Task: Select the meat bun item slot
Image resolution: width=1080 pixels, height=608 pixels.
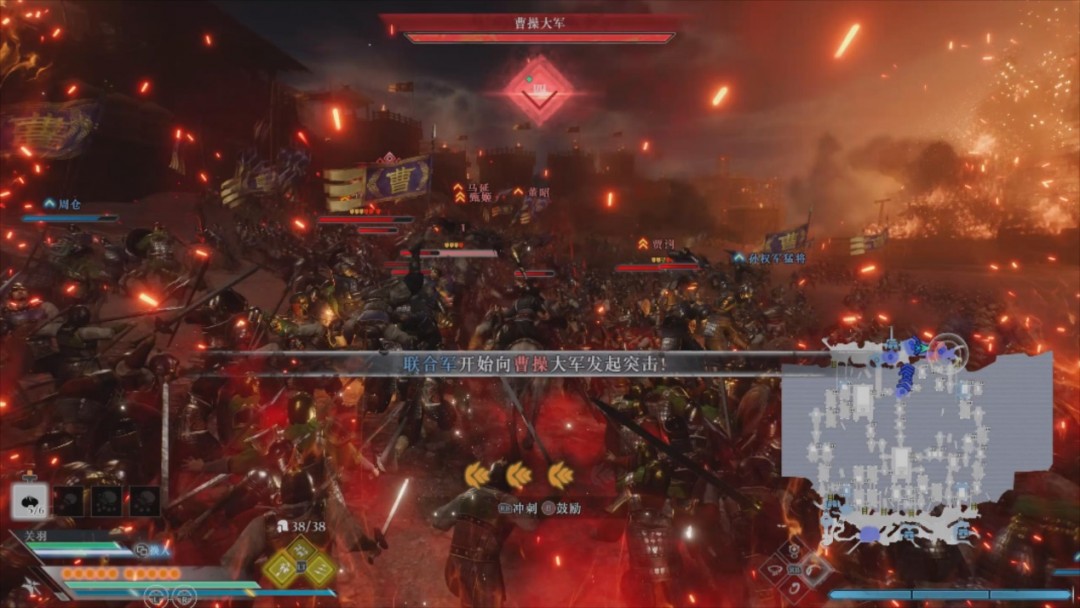Action: pyautogui.click(x=29, y=500)
